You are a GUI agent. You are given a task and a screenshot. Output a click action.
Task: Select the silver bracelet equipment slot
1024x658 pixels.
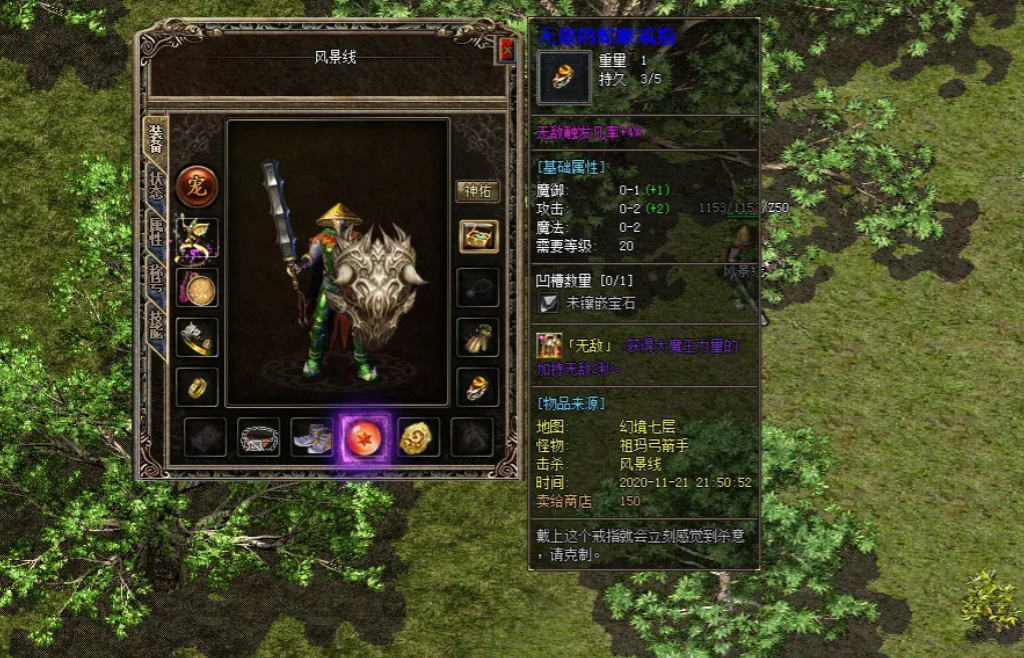[x=197, y=338]
